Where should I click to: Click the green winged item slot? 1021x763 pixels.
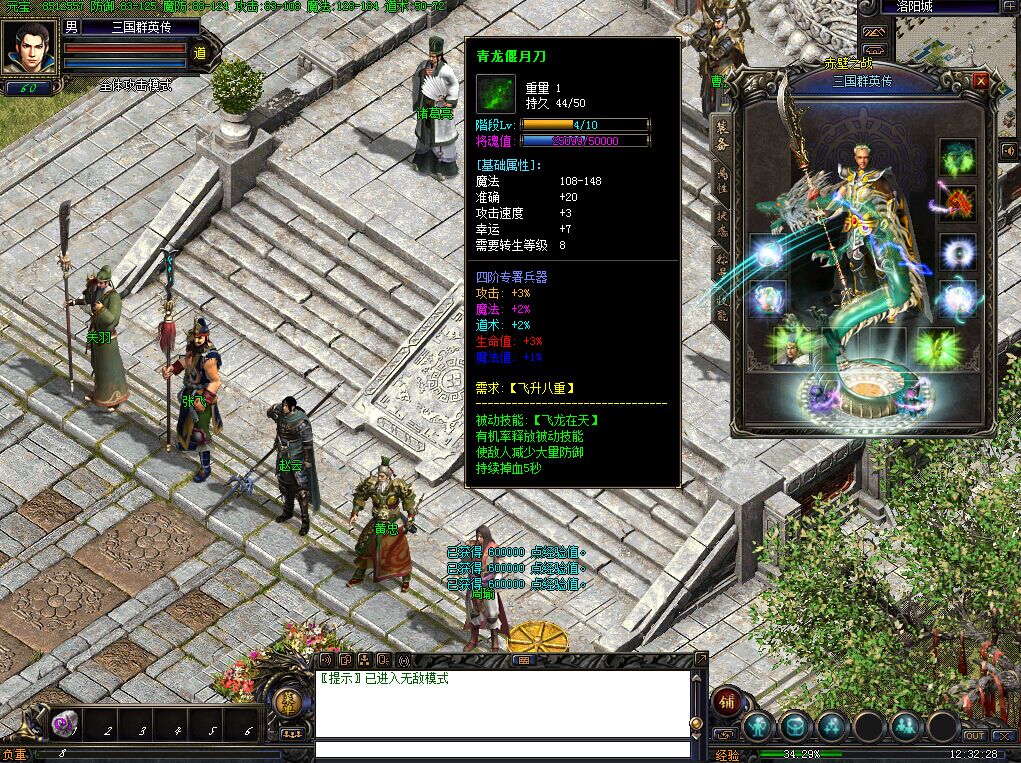936,346
